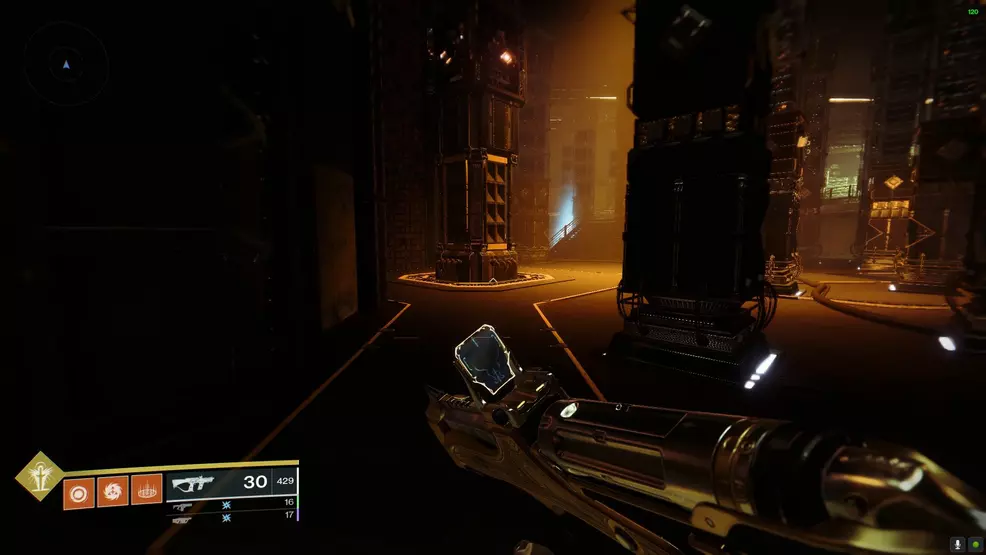Select the equipped primary weapon slot
986x555 pixels.
click(231, 483)
